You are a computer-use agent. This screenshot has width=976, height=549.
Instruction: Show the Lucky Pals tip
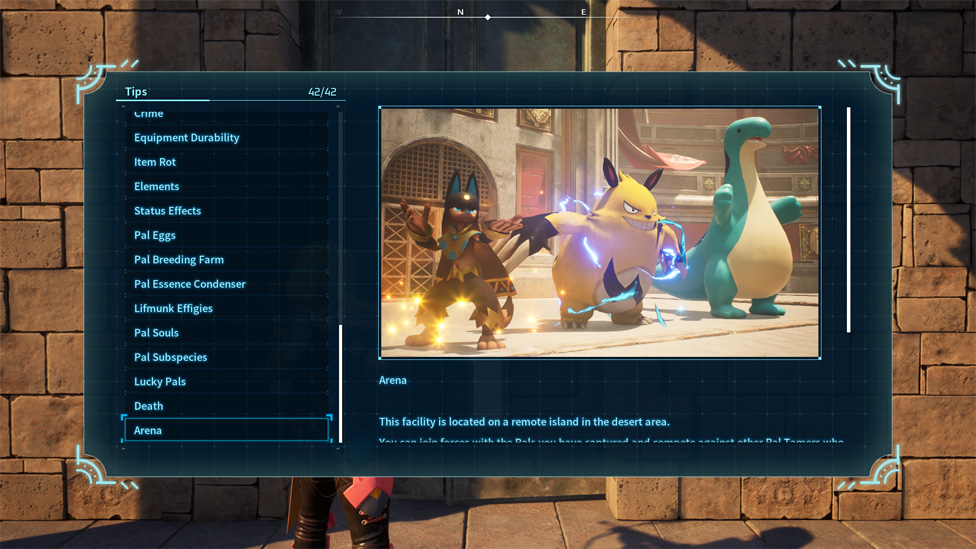coord(160,382)
